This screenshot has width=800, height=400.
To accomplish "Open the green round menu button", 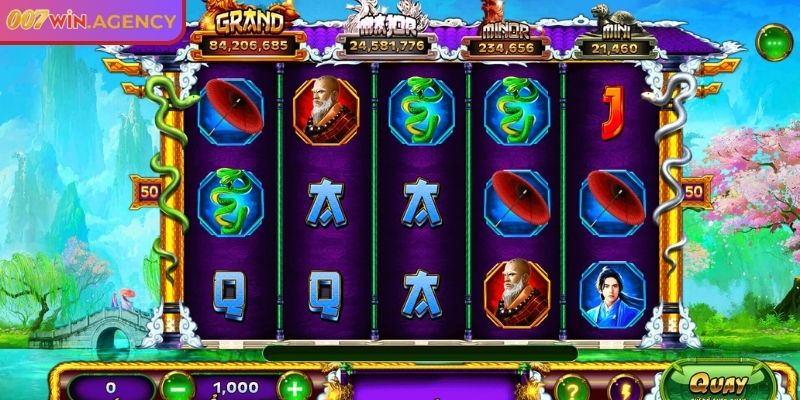I will 773,44.
